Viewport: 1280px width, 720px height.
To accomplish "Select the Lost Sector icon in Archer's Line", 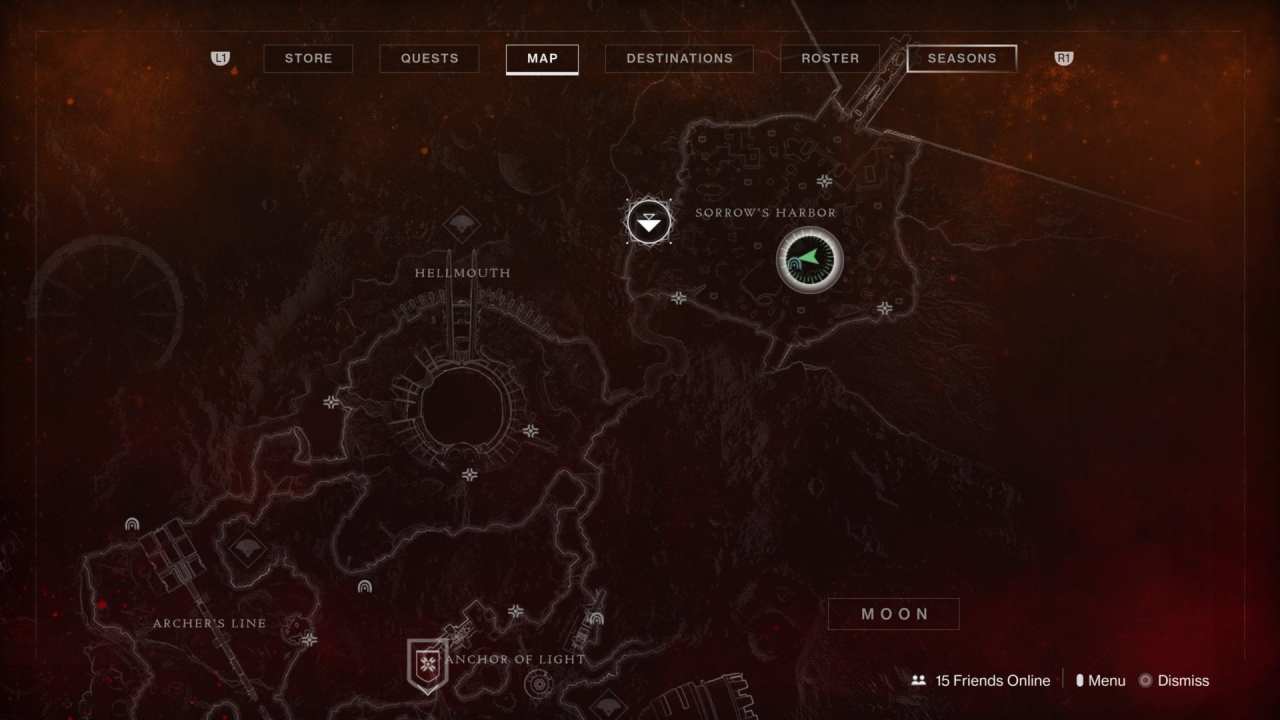I will [131, 523].
